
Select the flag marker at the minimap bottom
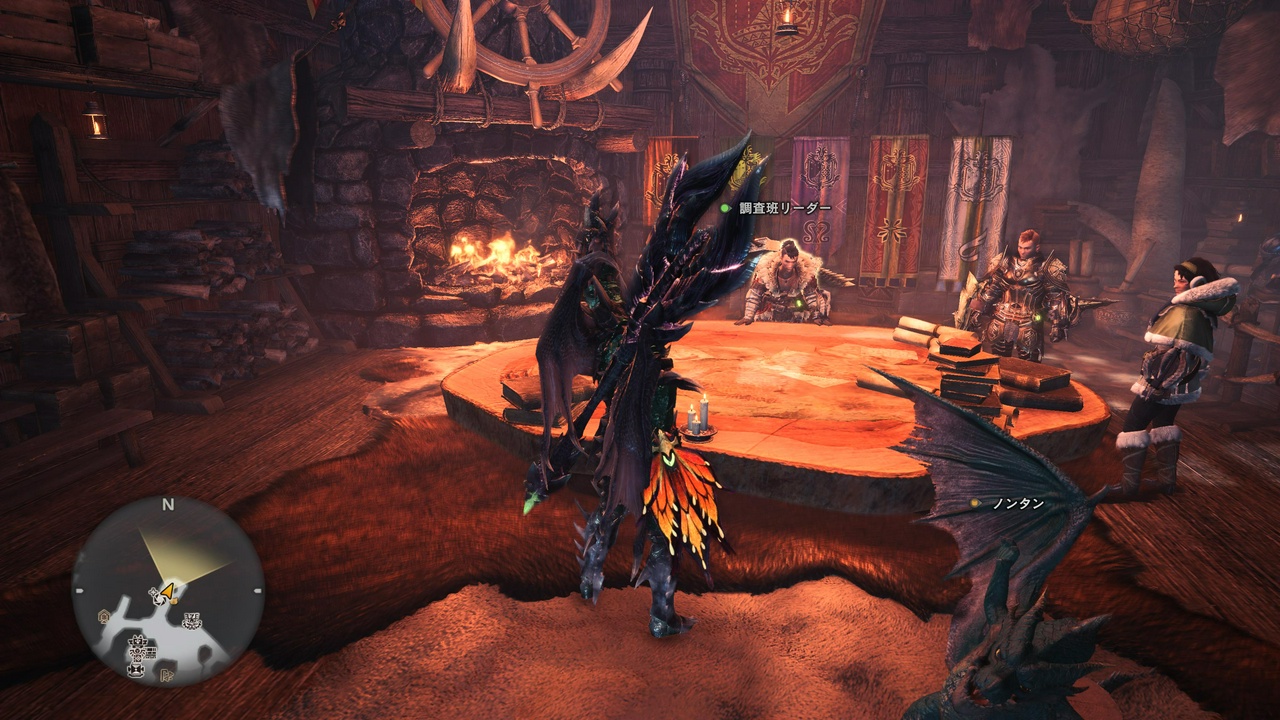point(168,674)
